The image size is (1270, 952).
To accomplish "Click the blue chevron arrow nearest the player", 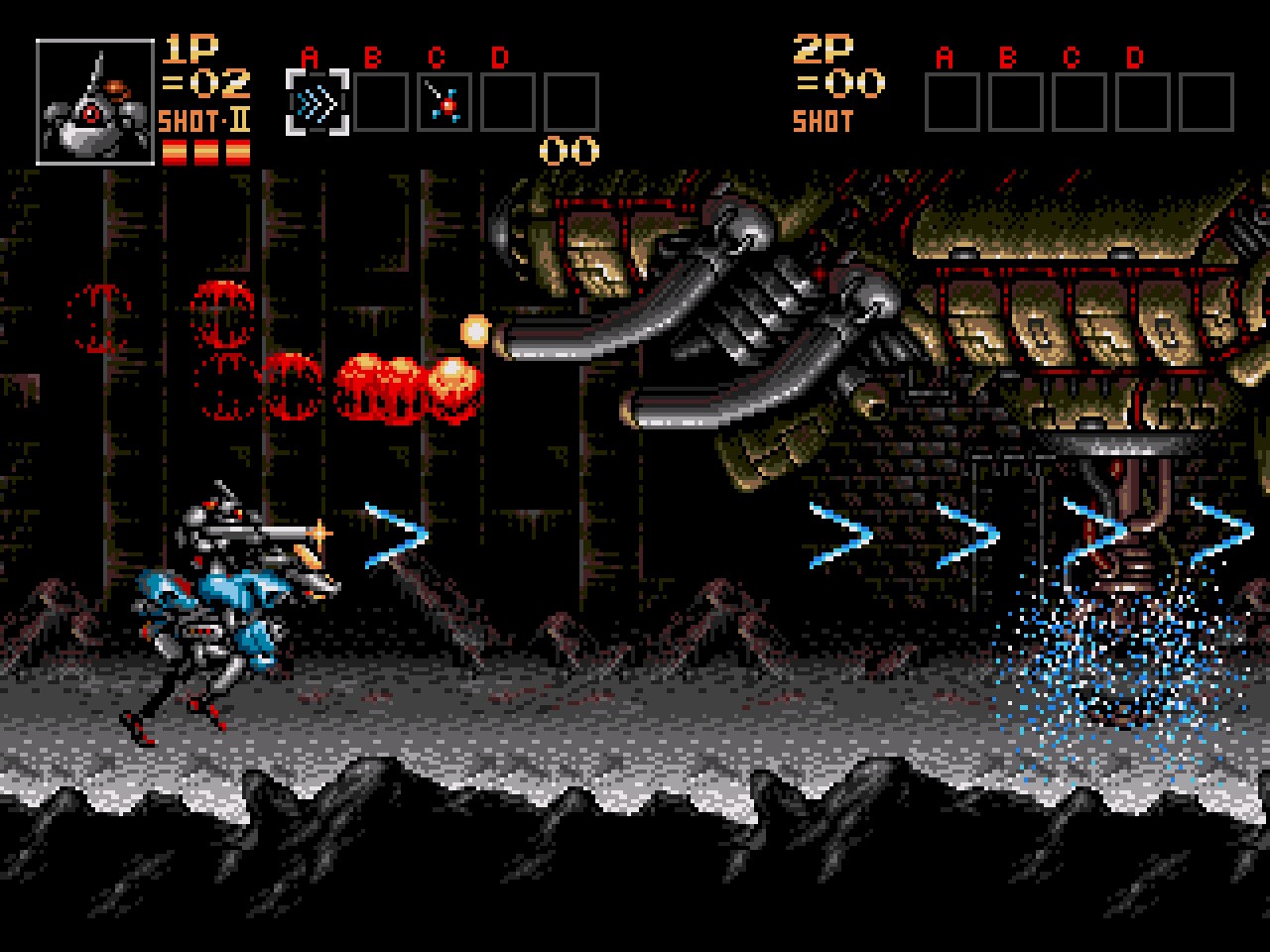I will coord(390,535).
